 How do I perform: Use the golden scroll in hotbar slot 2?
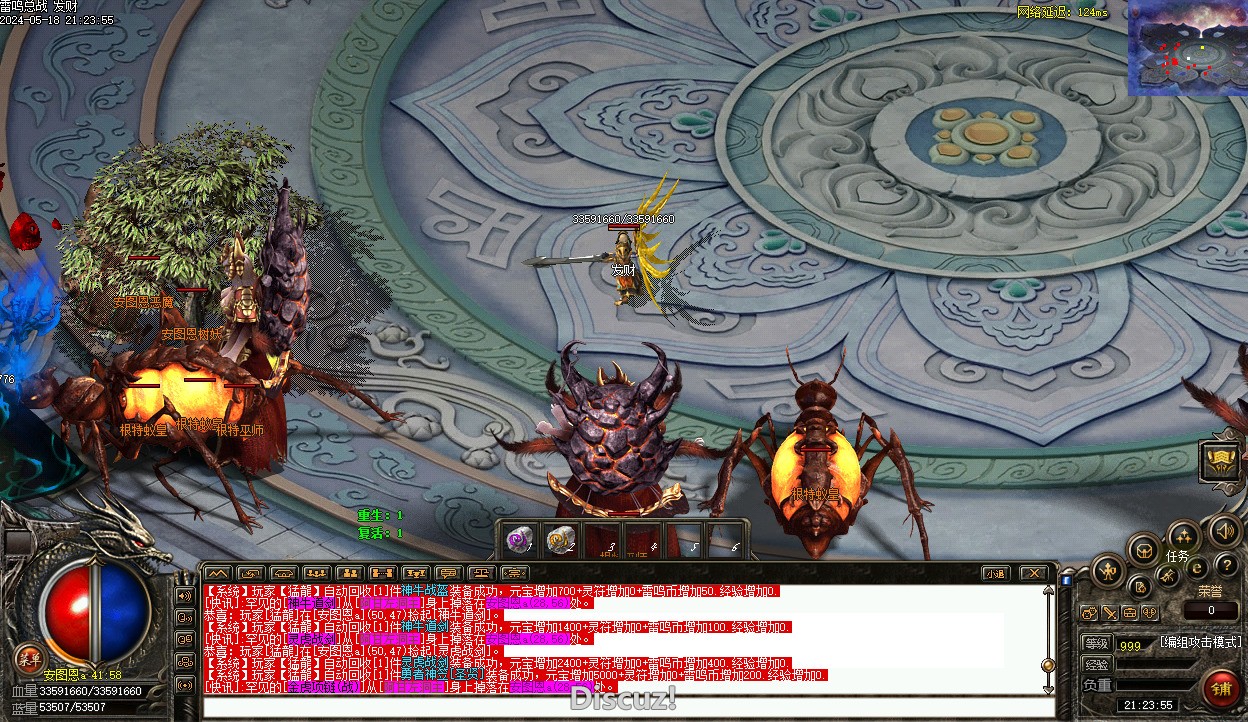[x=561, y=540]
